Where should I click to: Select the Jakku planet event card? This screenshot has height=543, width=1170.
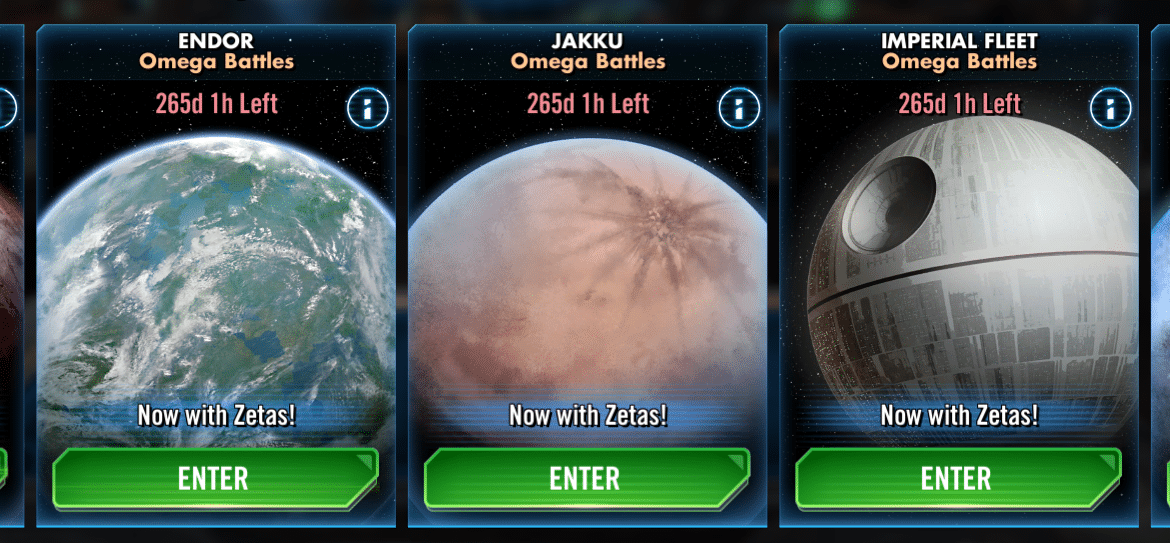coord(586,280)
